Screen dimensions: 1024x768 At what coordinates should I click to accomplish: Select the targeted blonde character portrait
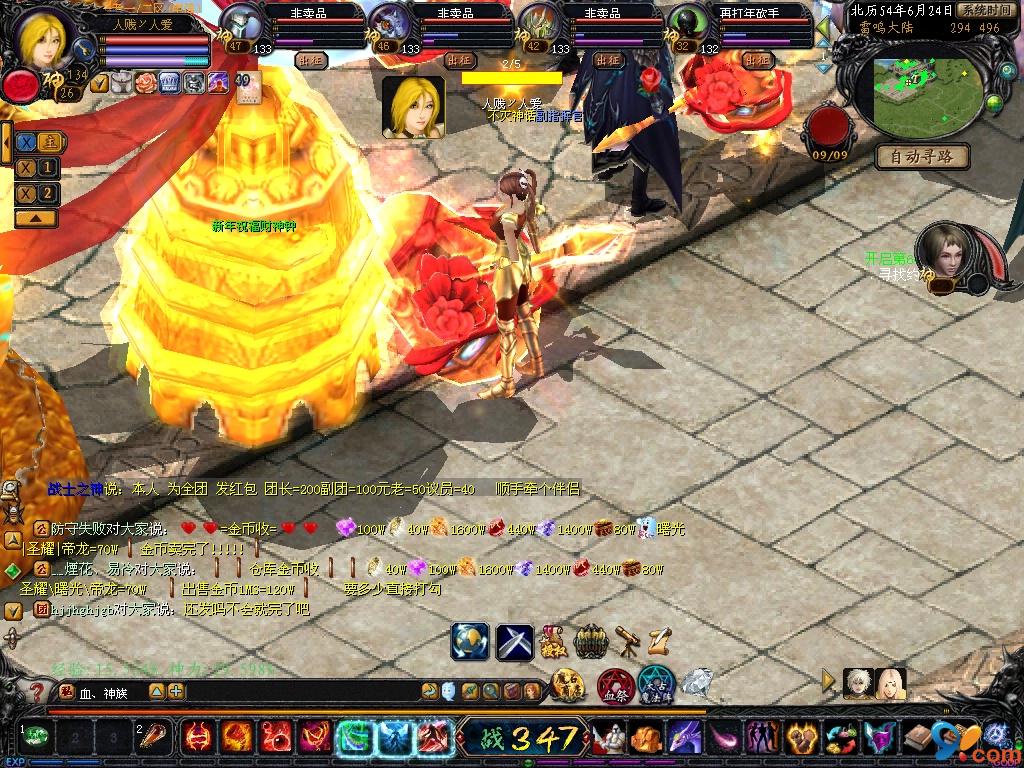point(413,107)
